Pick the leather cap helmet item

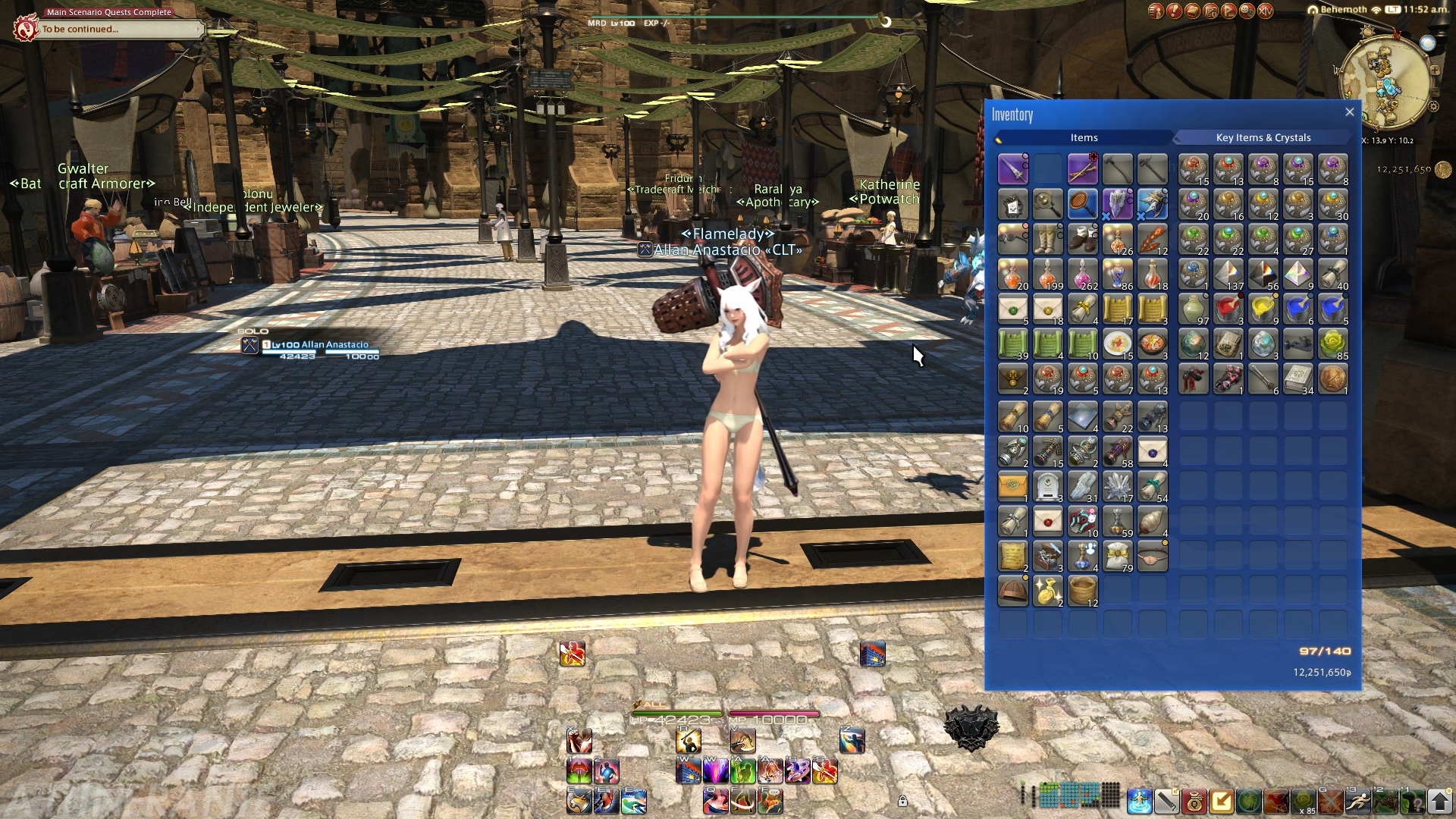click(1012, 591)
